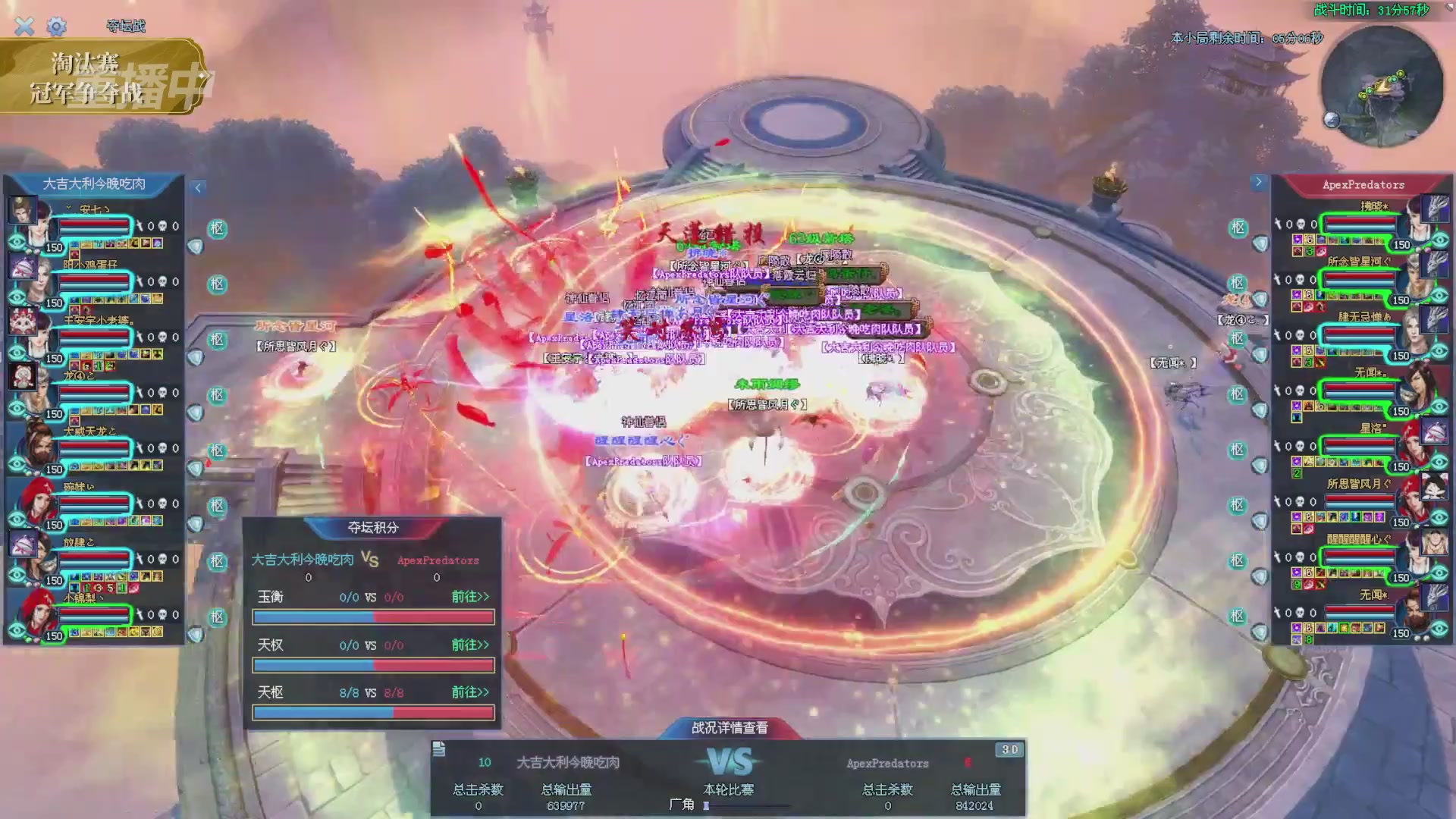The width and height of the screenshot is (1456, 819).
Task: Toggle the eye icon beside 拂晓
Action: [1440, 240]
